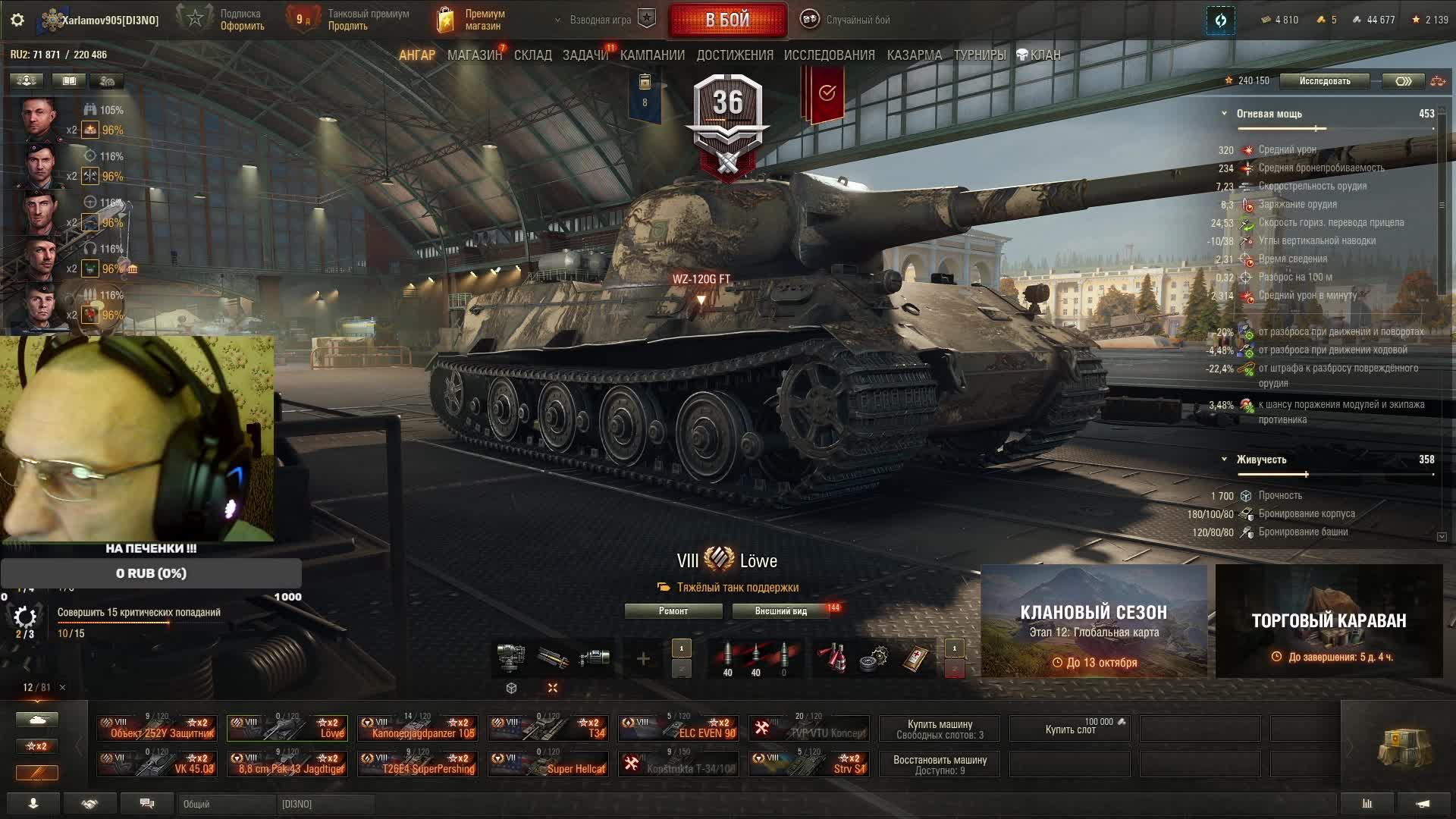Switch to the КАЗАРМА tab

pos(914,55)
